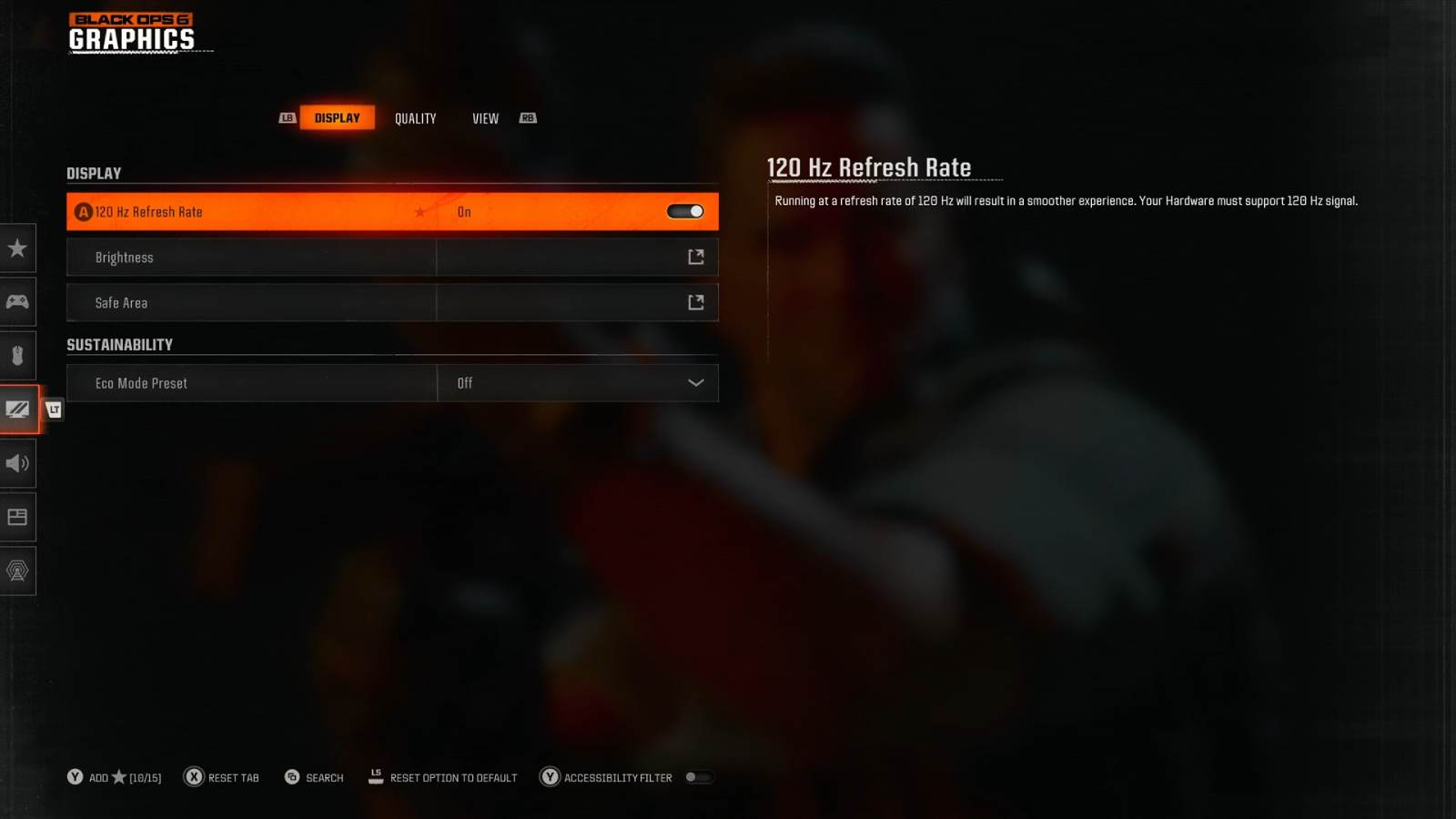Open the Eco Mode Preset dropdown
This screenshot has width=1456, height=819.
pos(695,382)
